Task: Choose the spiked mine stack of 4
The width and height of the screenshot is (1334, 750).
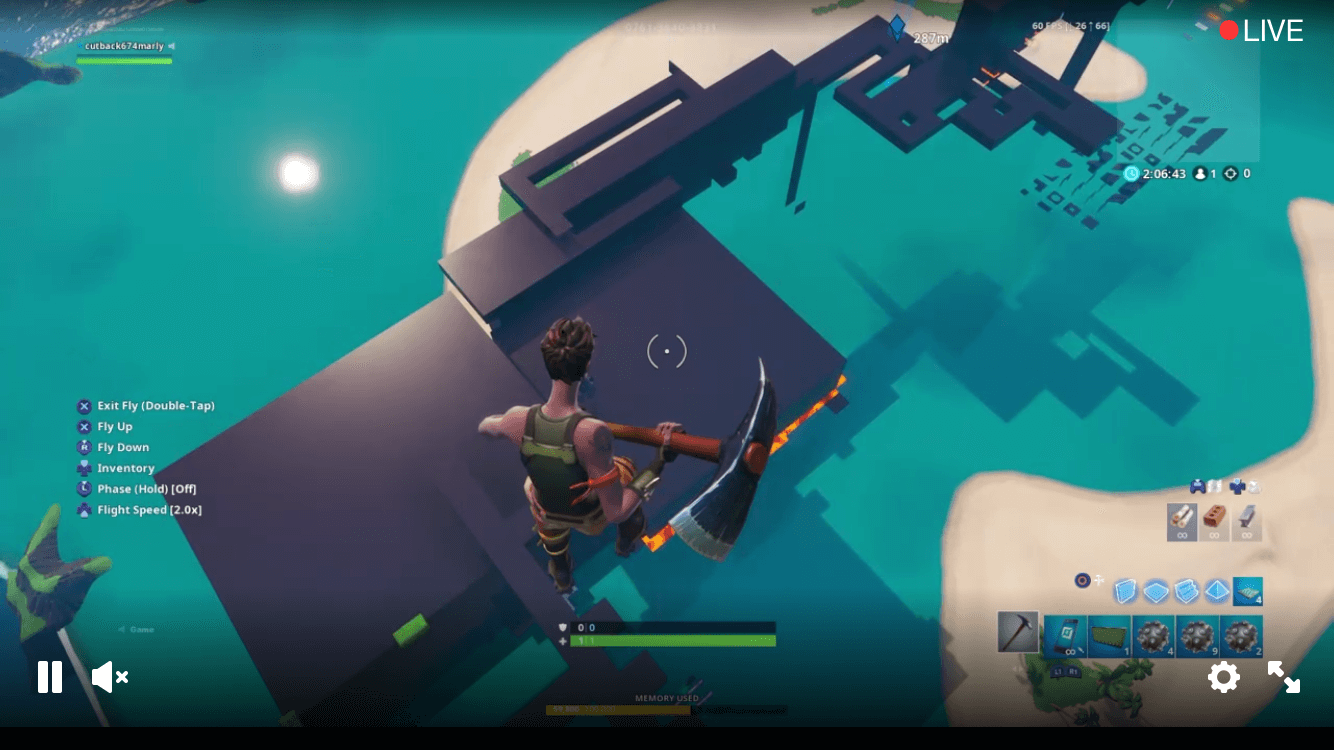Action: 1153,636
